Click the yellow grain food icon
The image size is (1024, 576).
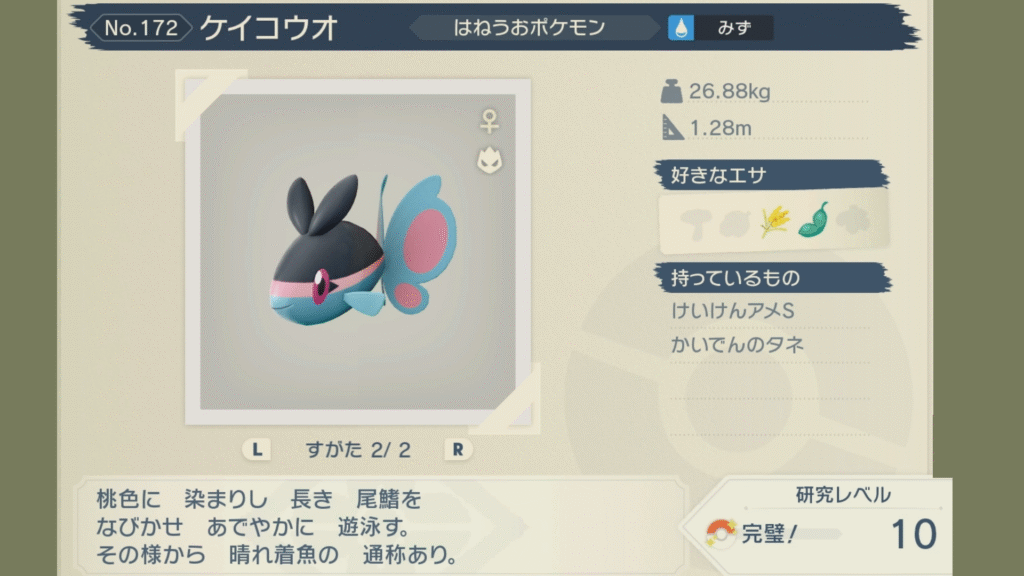point(774,221)
